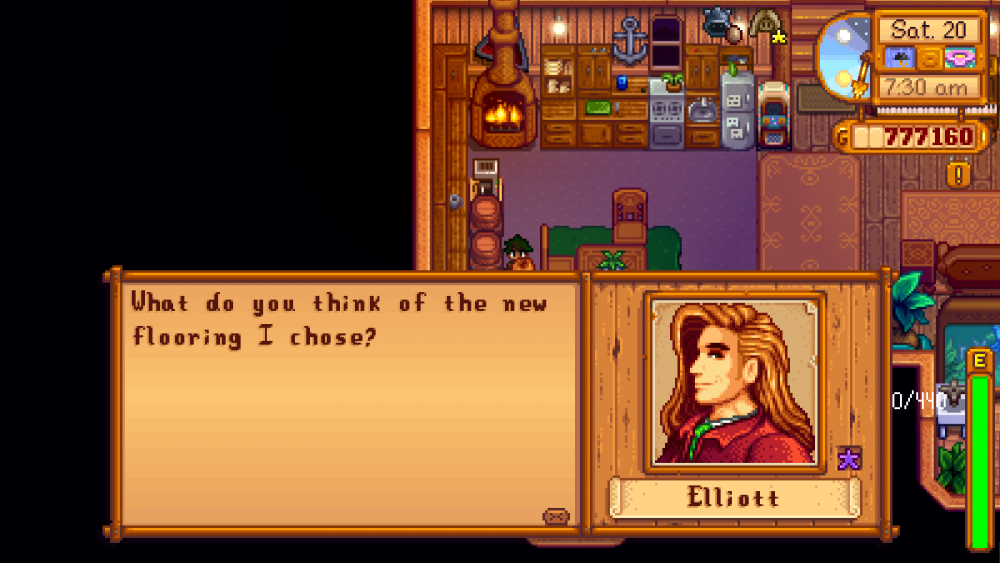Advance Elliott's flooring dialogue text
Image resolution: width=1000 pixels, height=563 pixels.
click(x=350, y=400)
